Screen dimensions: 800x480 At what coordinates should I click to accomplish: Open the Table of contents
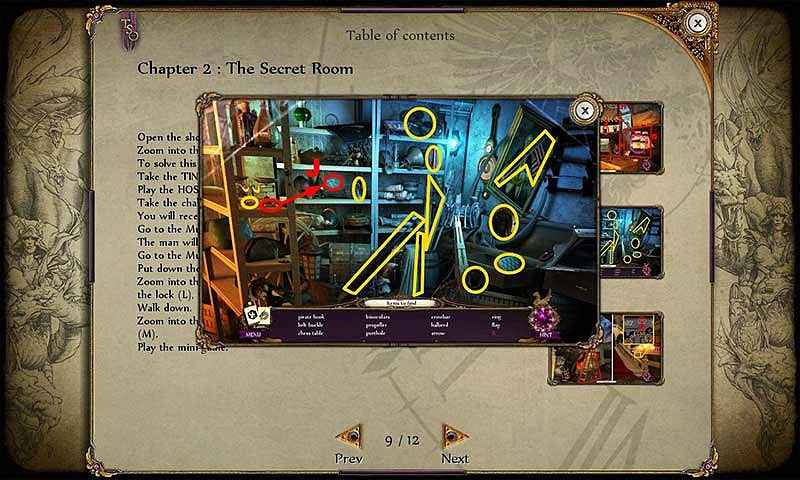click(x=400, y=35)
